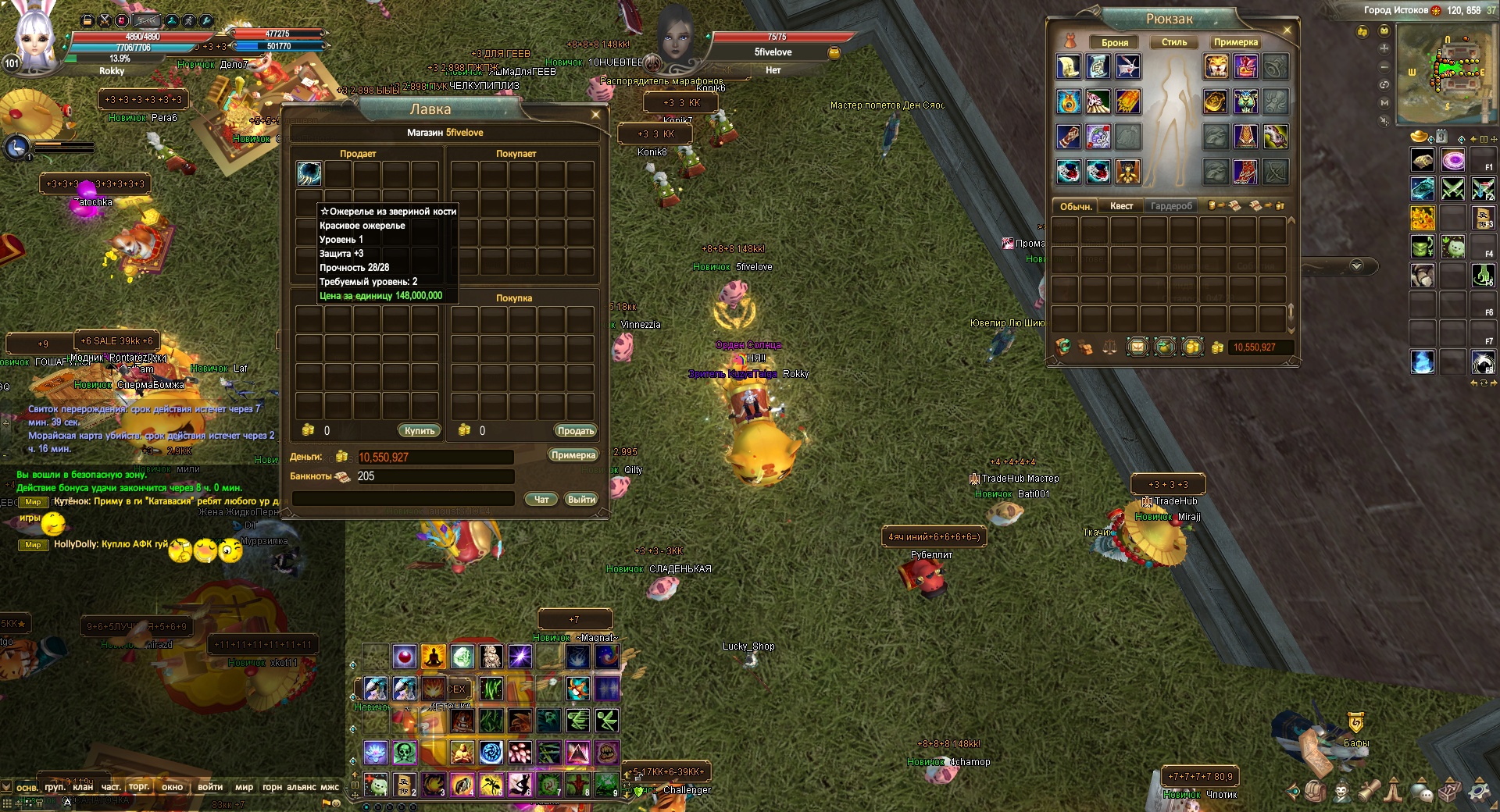Select the торг. chat channel tab

pos(139,786)
